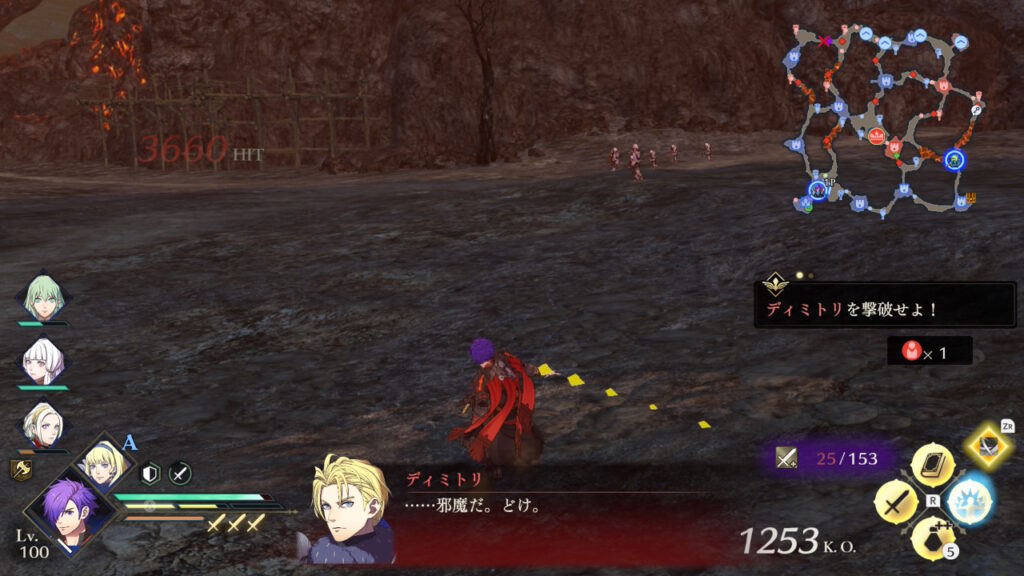Click the axe class emblem icon

[21, 469]
